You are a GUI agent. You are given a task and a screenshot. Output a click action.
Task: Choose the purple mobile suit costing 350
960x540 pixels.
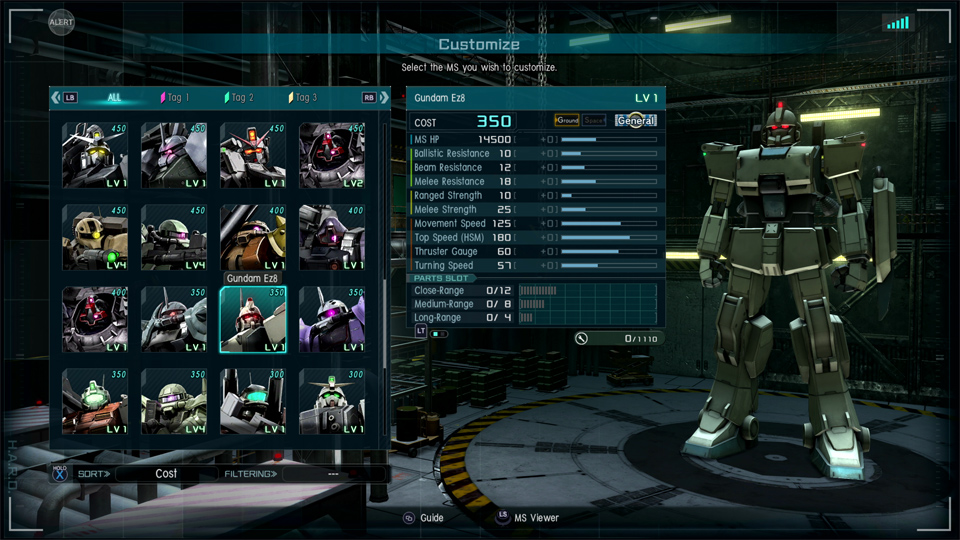click(332, 320)
